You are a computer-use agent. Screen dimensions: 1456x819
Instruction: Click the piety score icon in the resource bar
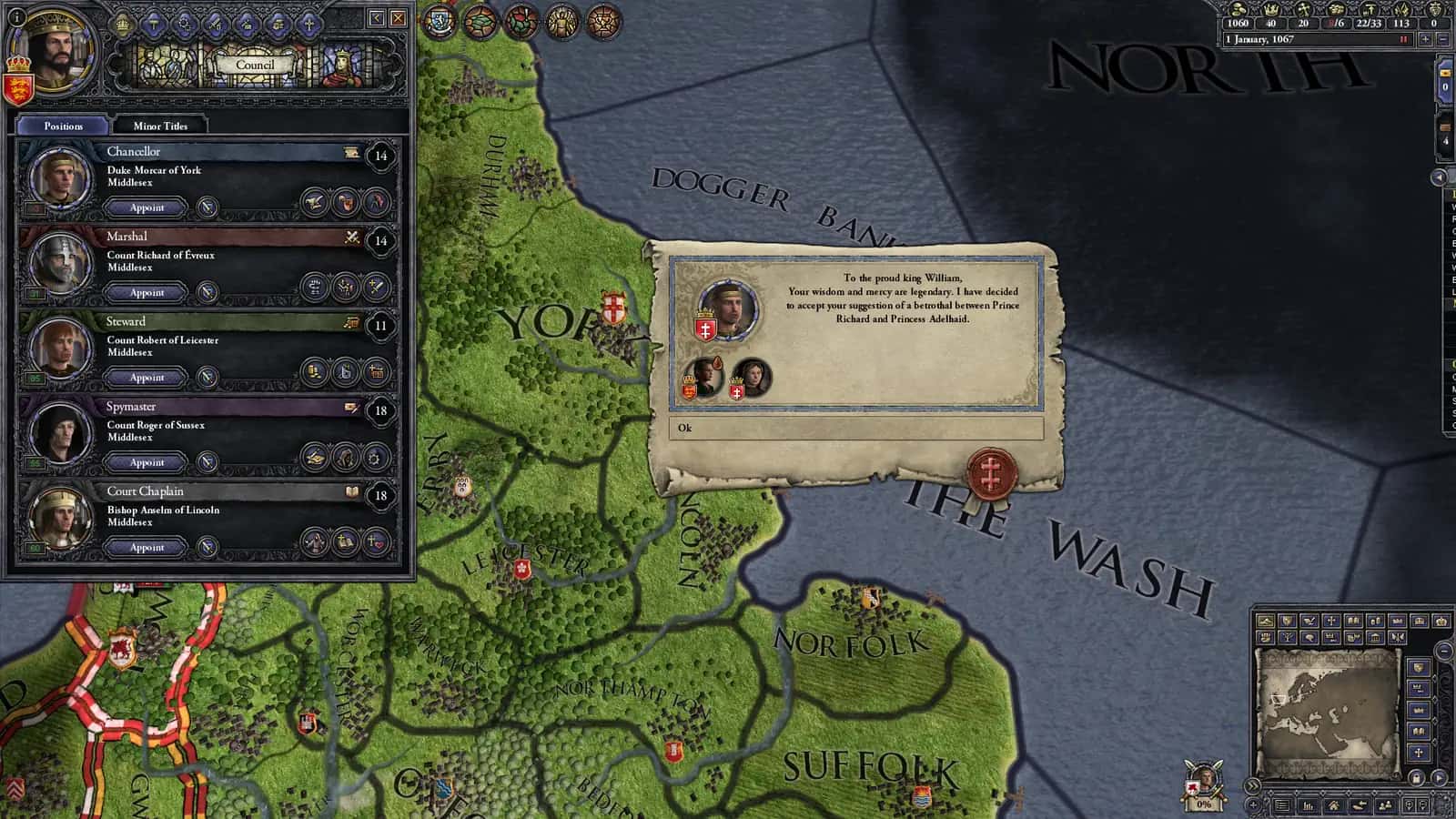(x=1305, y=9)
